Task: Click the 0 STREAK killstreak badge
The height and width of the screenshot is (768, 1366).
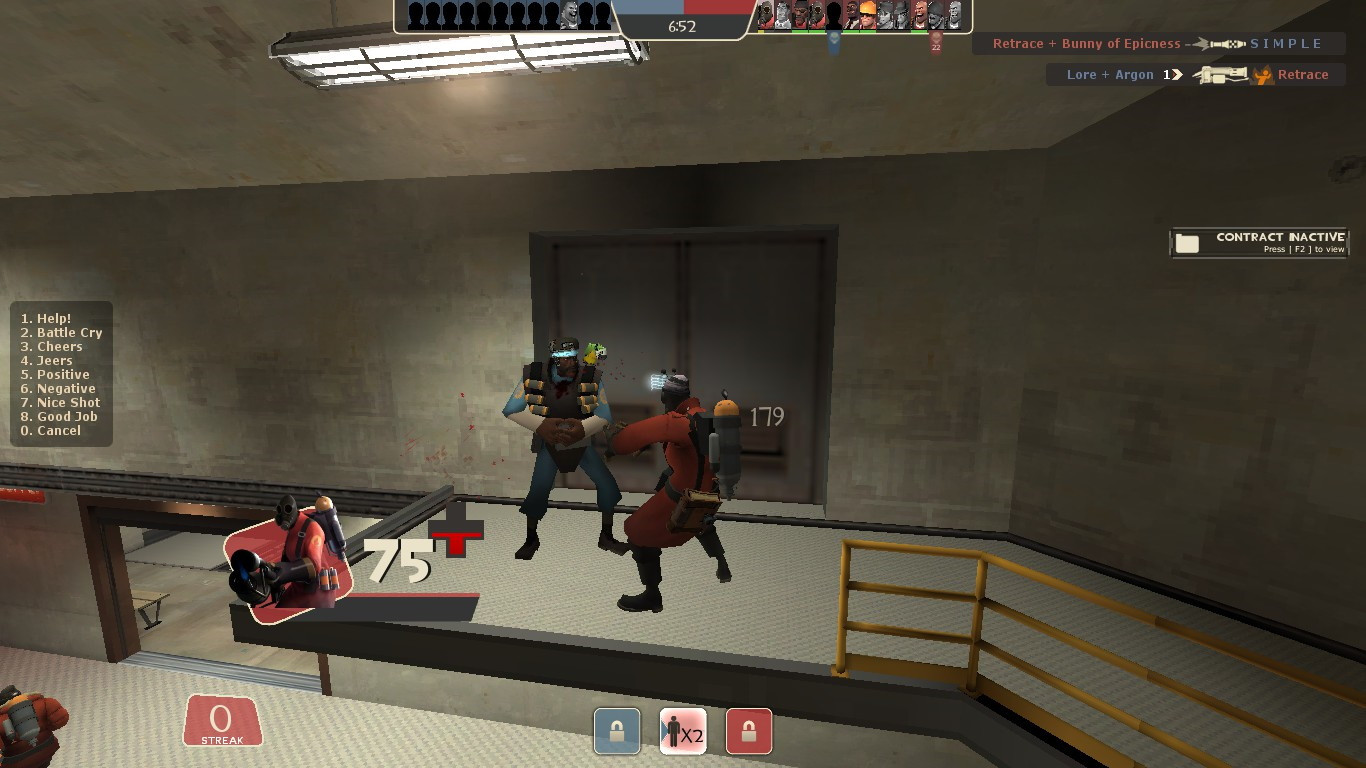Action: coord(222,722)
